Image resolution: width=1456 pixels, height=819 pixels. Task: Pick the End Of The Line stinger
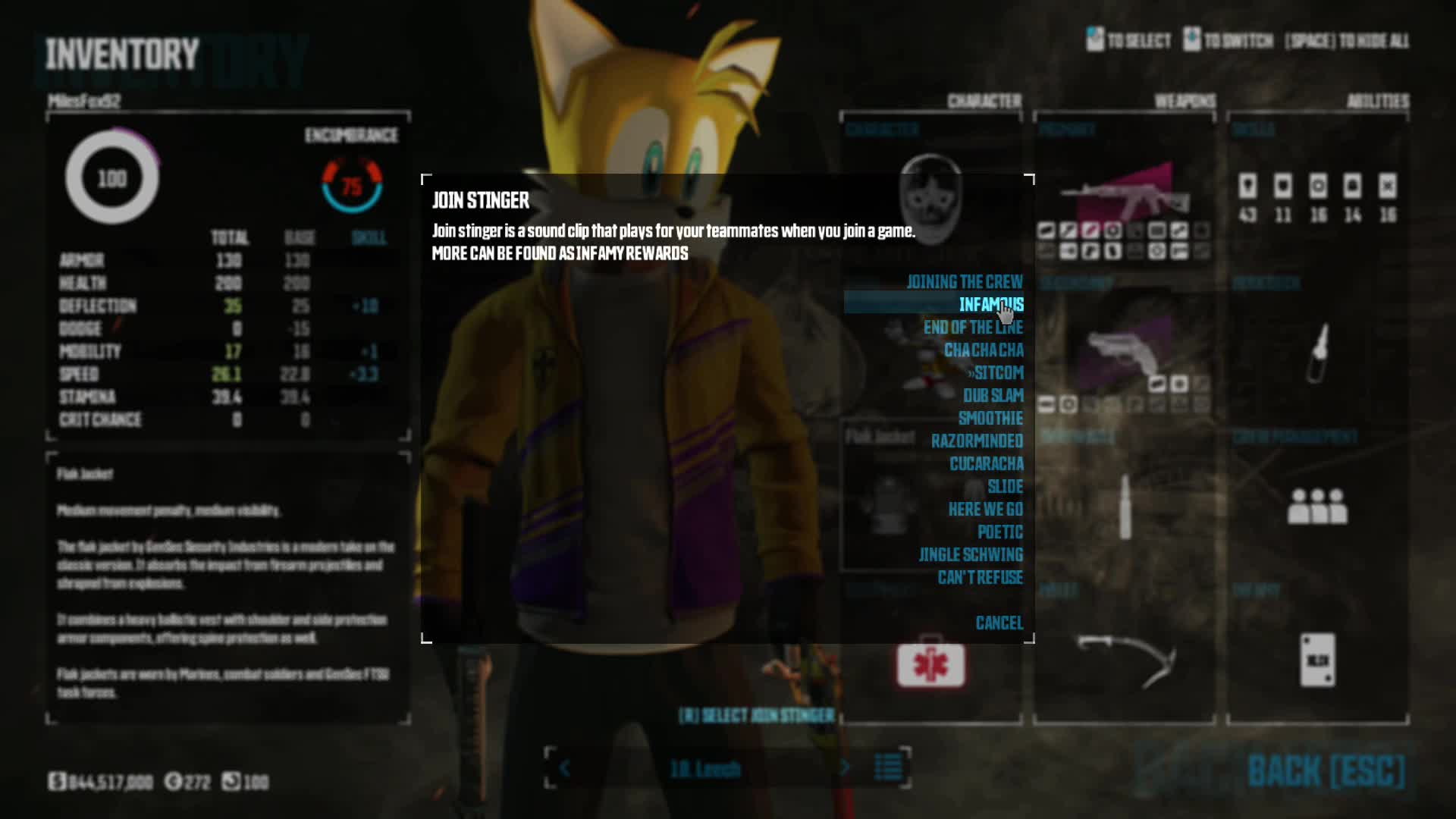(x=973, y=328)
